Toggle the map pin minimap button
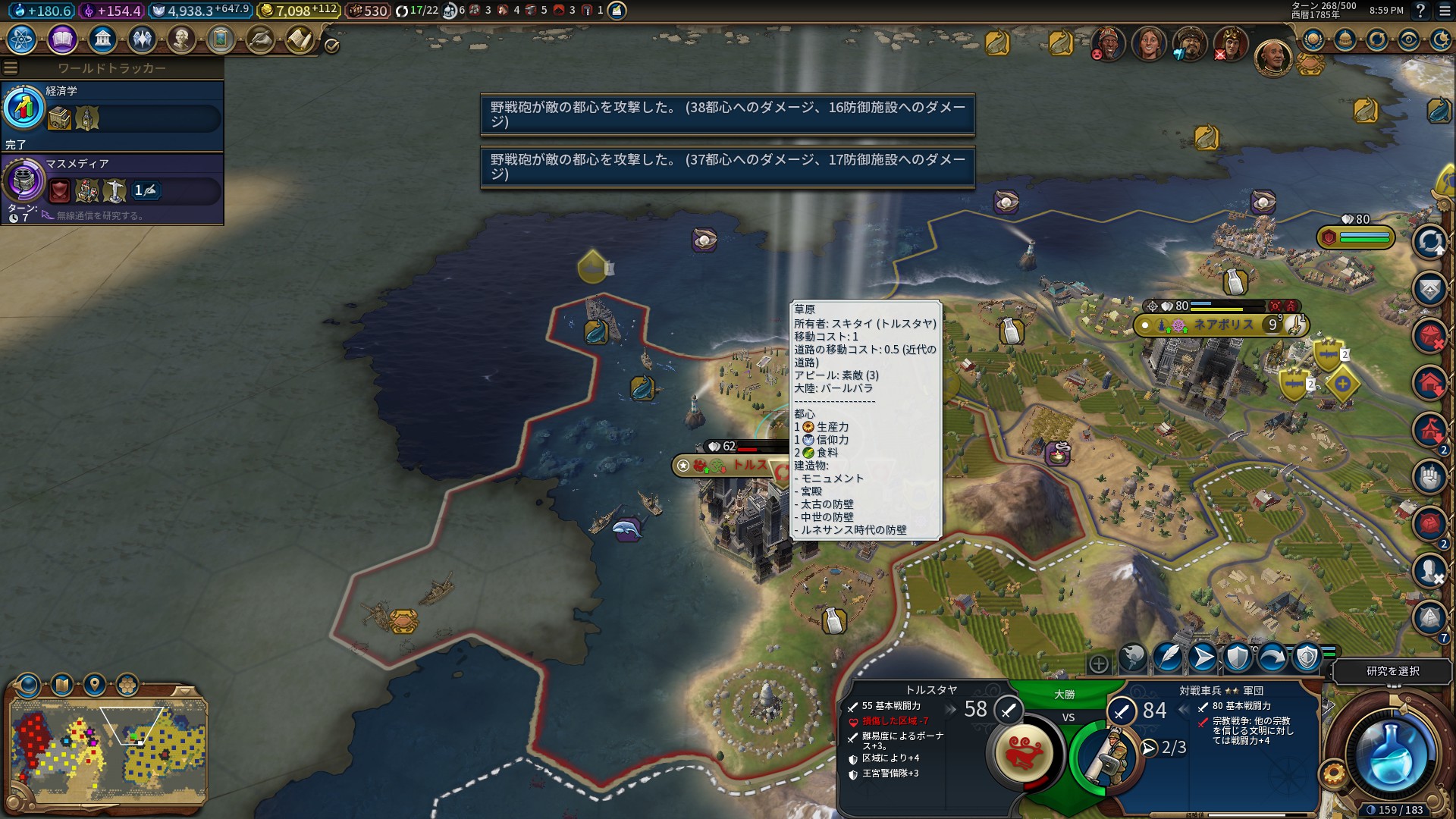Screen dimensions: 1456x819 (95, 685)
